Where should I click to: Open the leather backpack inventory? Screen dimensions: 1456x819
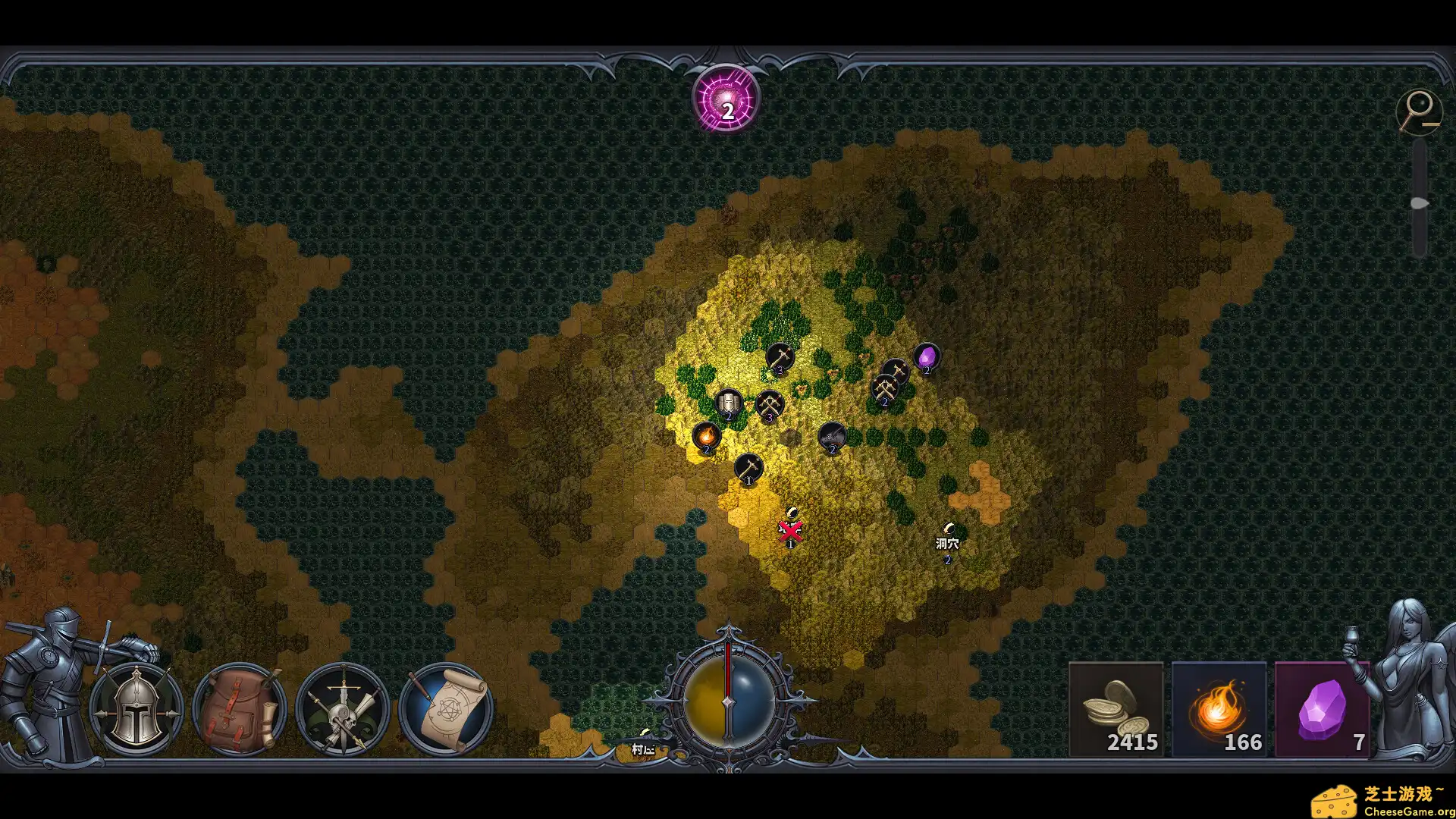239,710
